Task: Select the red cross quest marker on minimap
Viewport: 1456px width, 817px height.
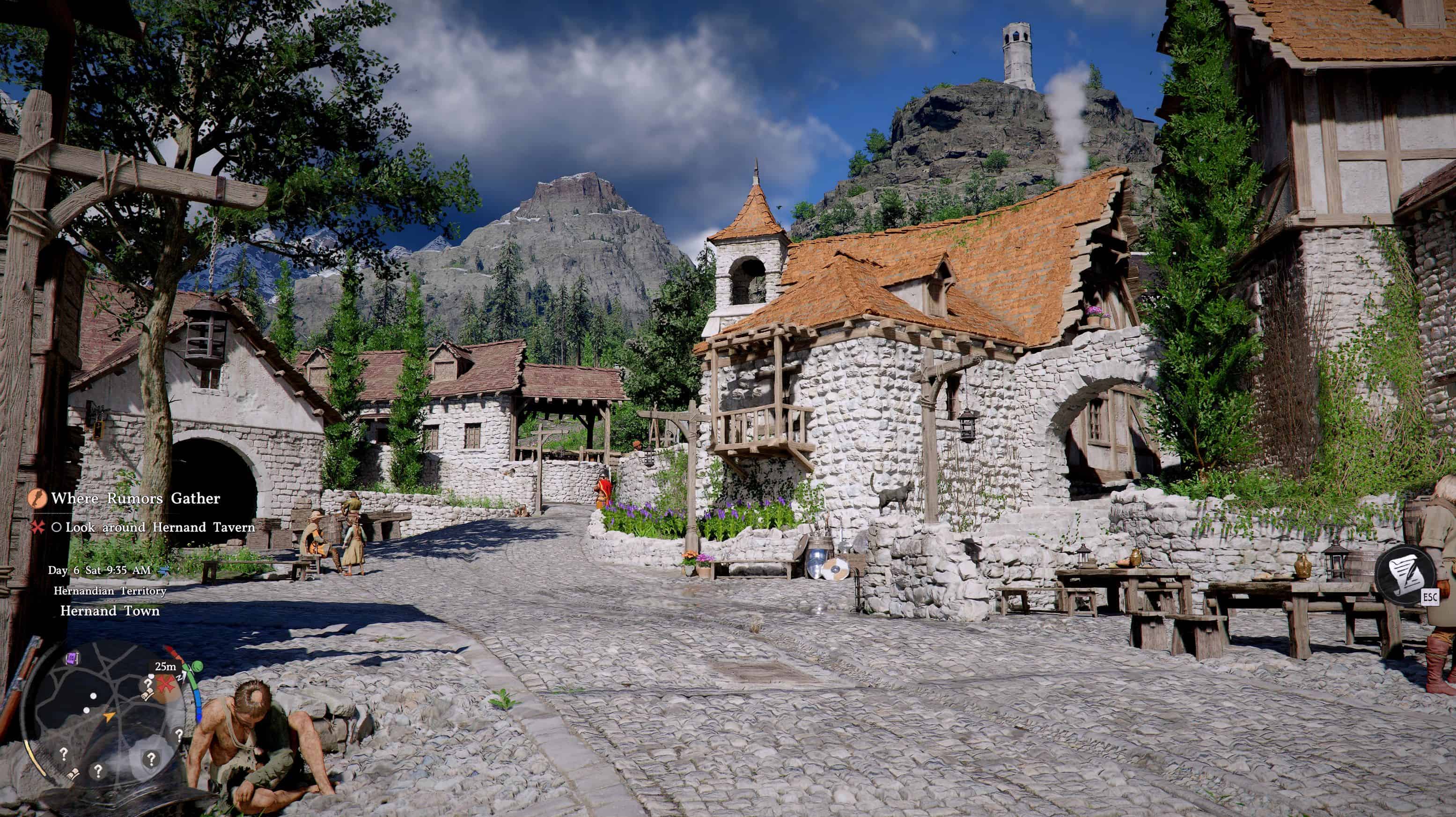Action: 166,684
